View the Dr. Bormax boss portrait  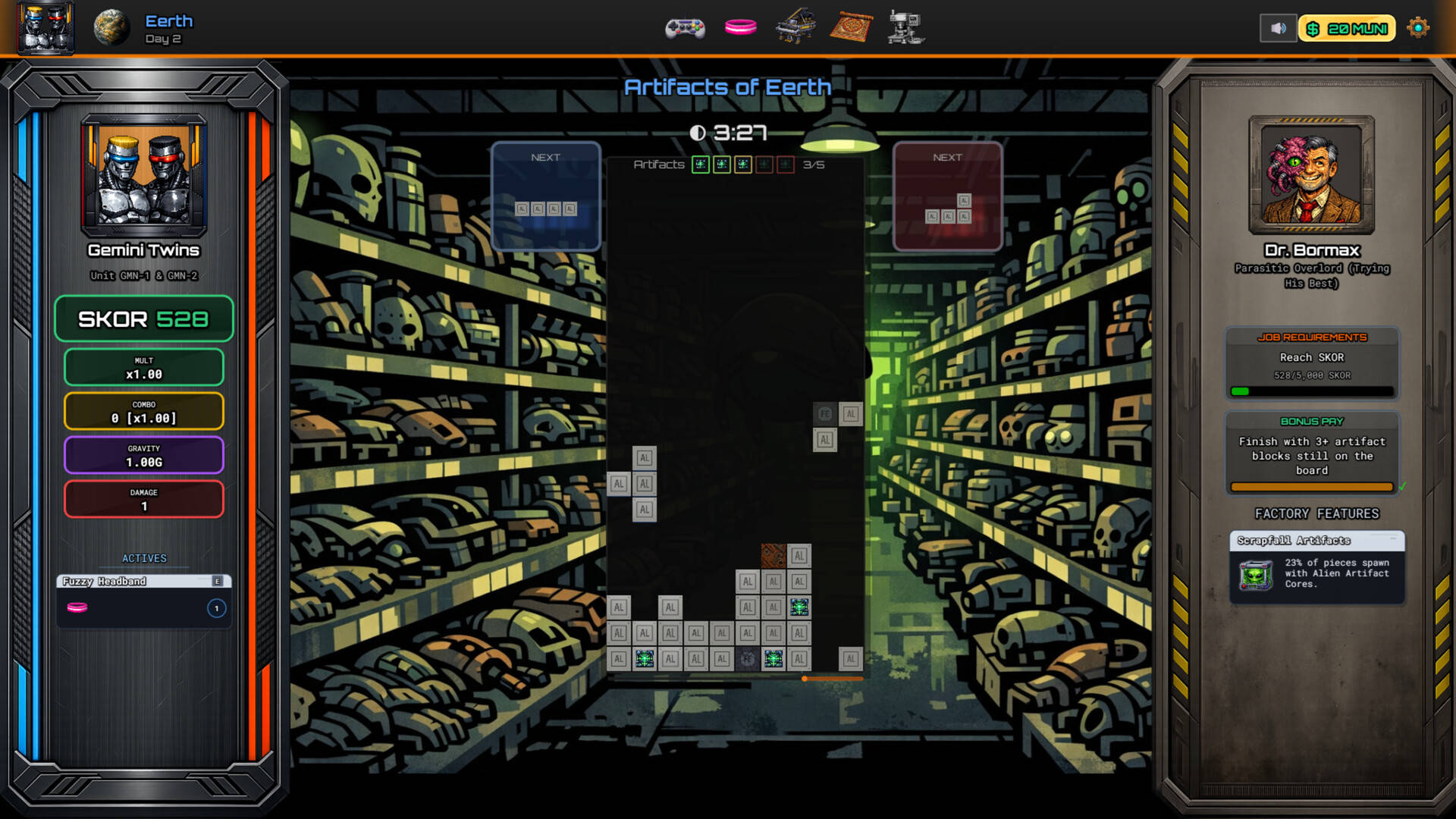[x=1311, y=175]
